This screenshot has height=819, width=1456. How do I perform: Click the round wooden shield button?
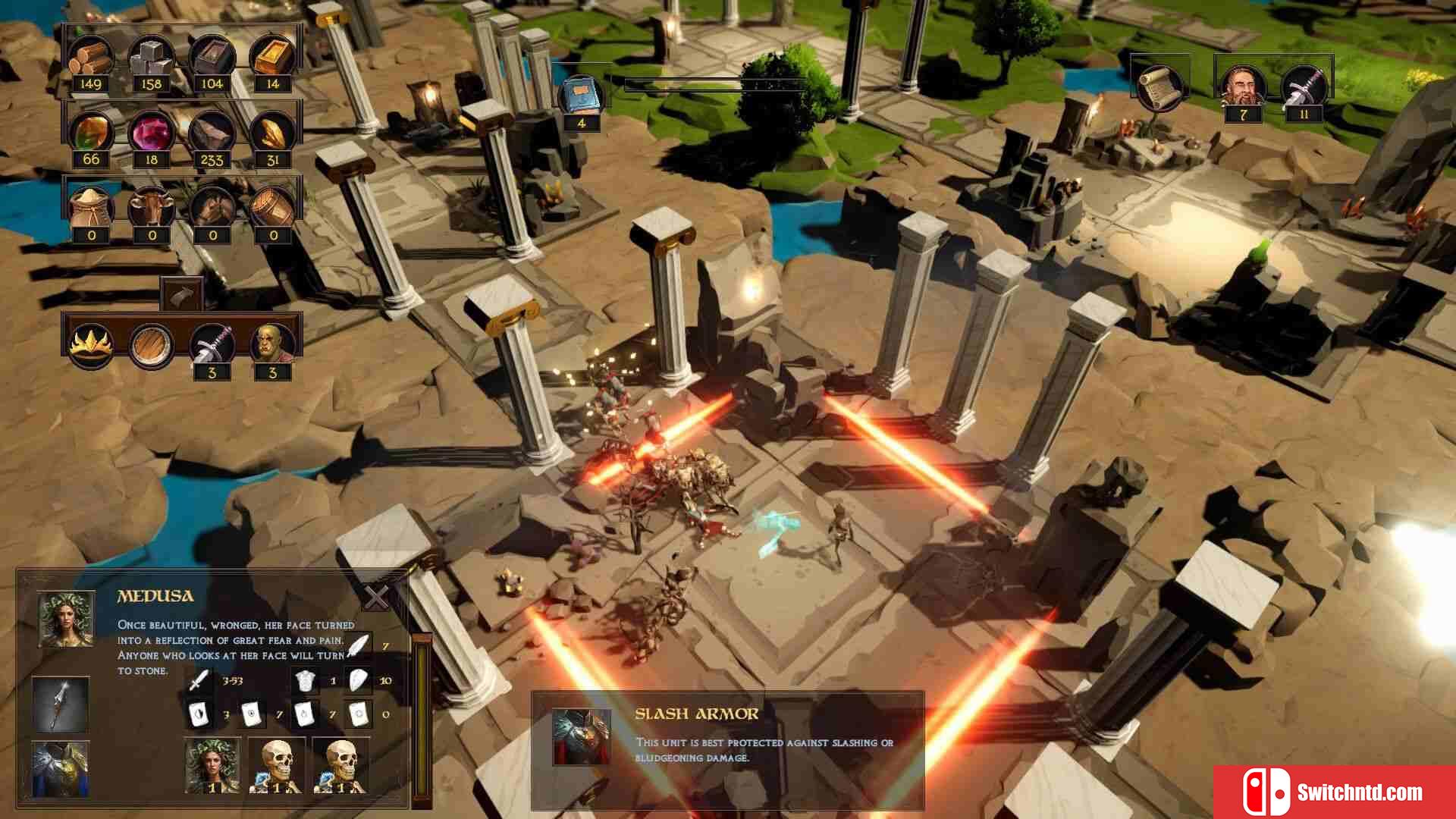click(x=151, y=346)
